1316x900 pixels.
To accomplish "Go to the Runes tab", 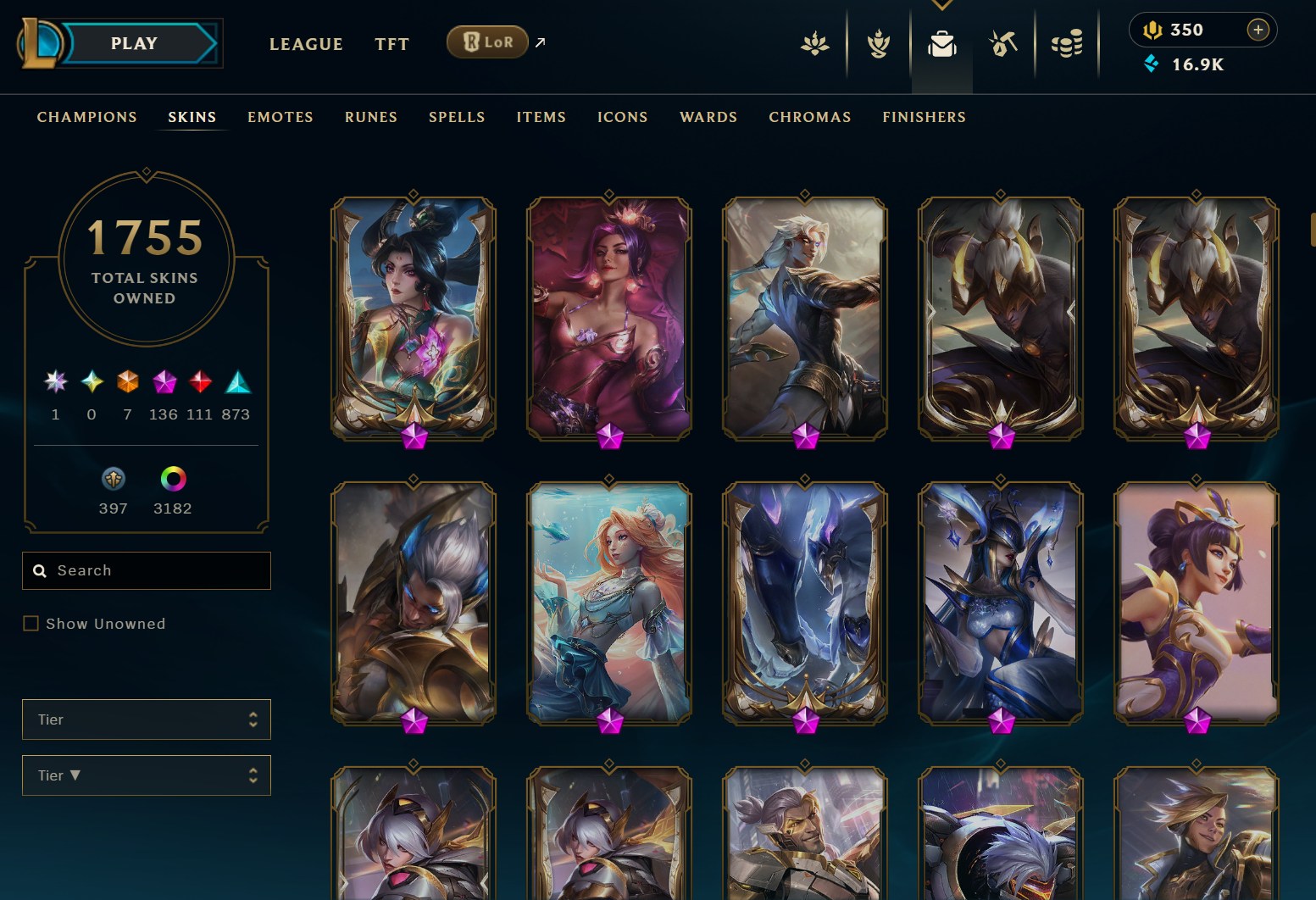I will pyautogui.click(x=370, y=117).
